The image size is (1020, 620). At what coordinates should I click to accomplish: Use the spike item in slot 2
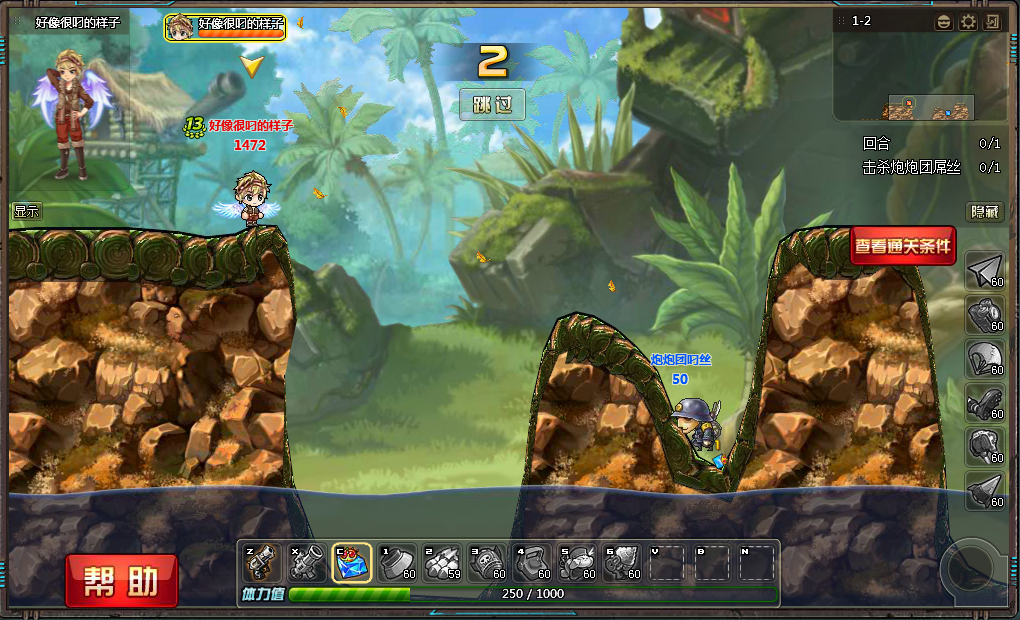click(443, 563)
